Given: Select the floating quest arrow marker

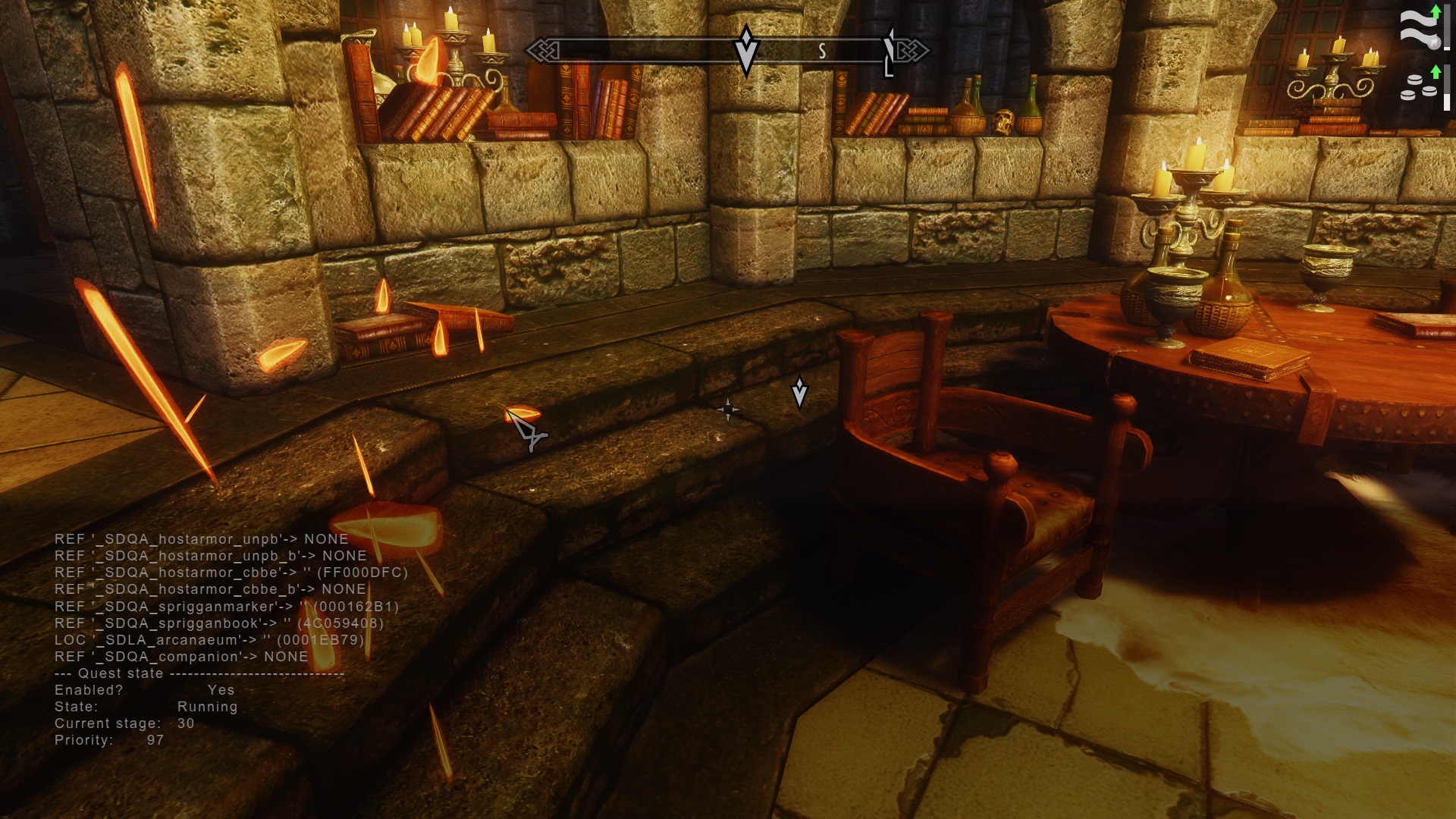Looking at the screenshot, I should point(799,392).
